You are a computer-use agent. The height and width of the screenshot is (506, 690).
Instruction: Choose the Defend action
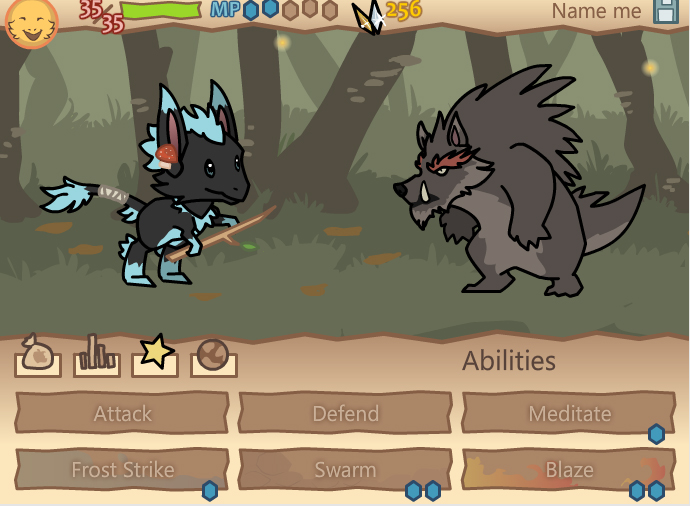point(345,413)
